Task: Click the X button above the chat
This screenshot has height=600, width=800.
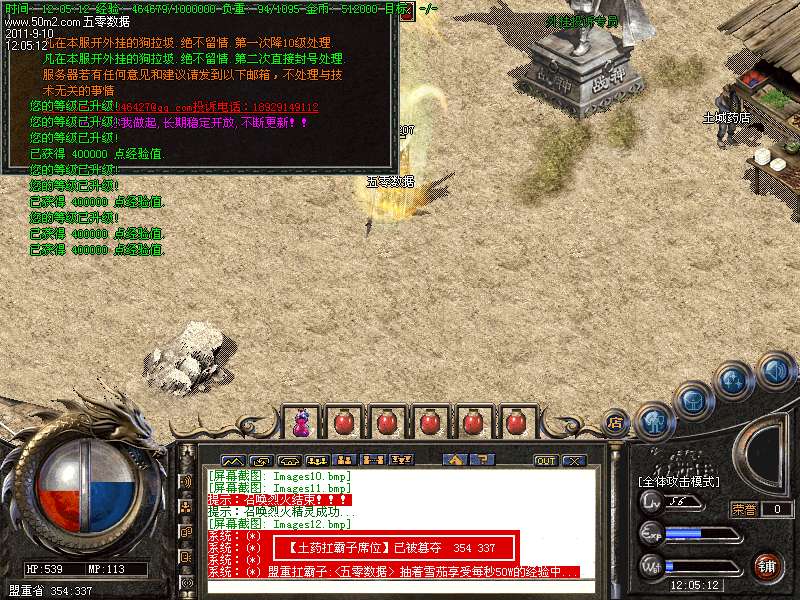Action: pos(573,461)
